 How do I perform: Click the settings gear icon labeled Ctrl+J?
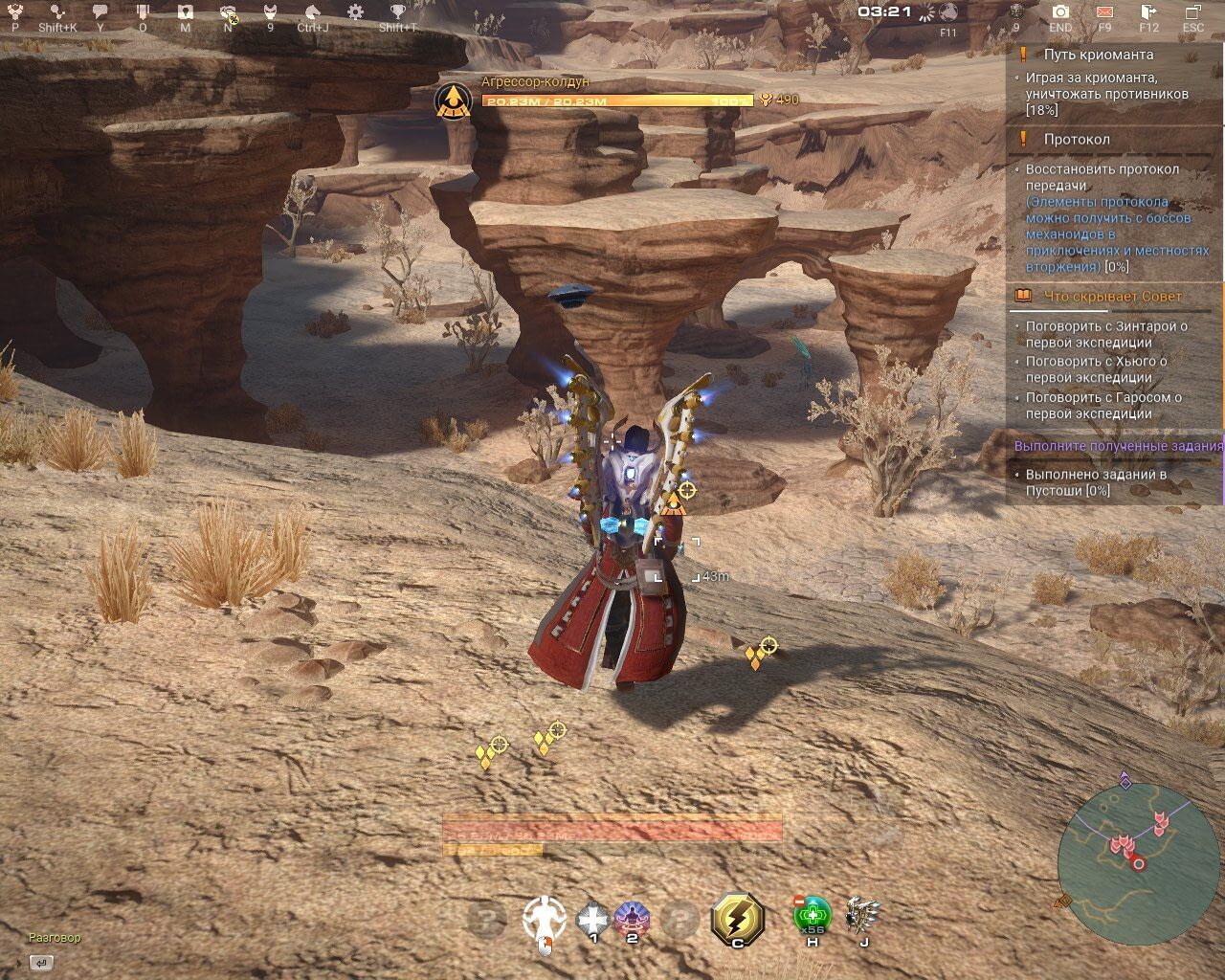point(354,12)
